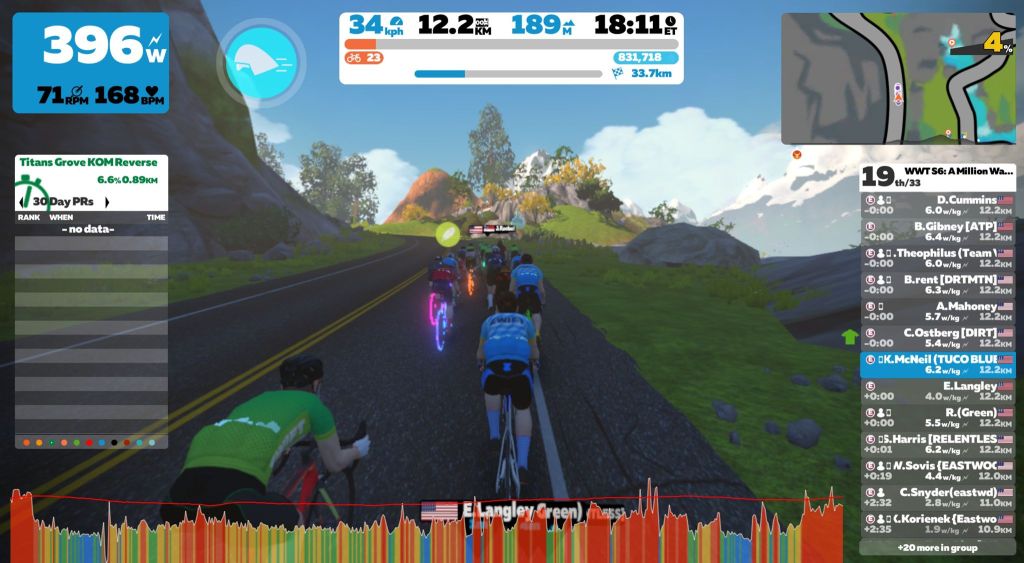Image resolution: width=1024 pixels, height=563 pixels.
Task: Select R.(Green) rider entry
Action: pyautogui.click(x=938, y=417)
